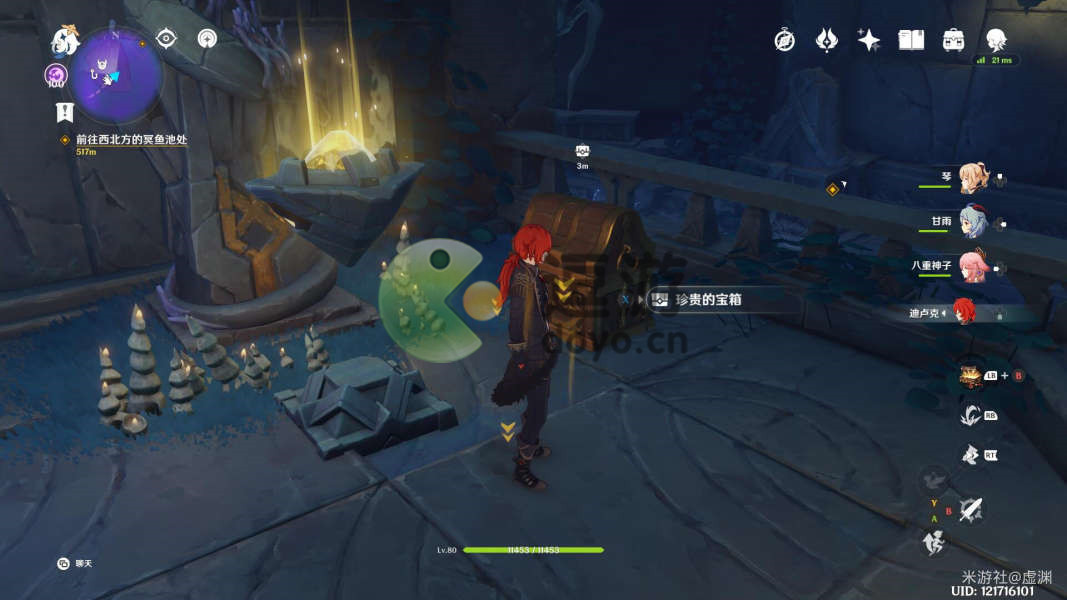Screen dimensions: 1067x600
Task: Open the 聊天 chat box
Action: click(76, 564)
